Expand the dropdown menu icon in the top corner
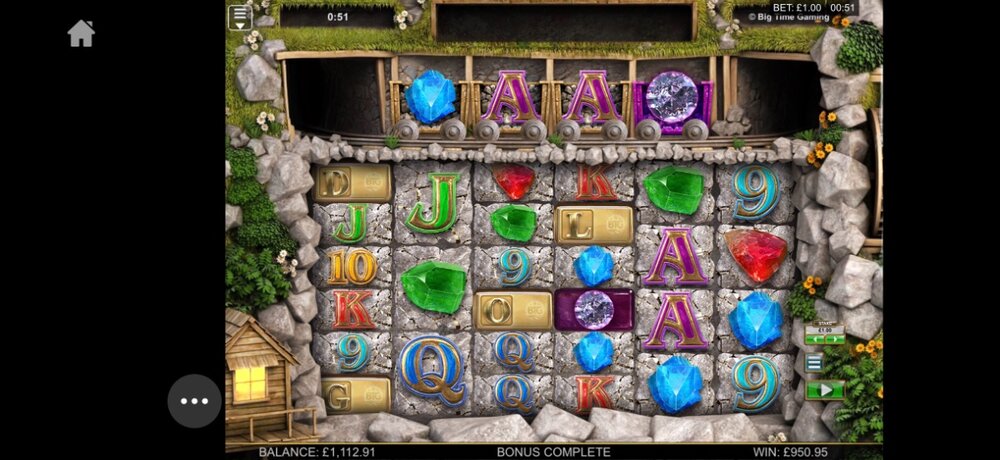 click(239, 17)
